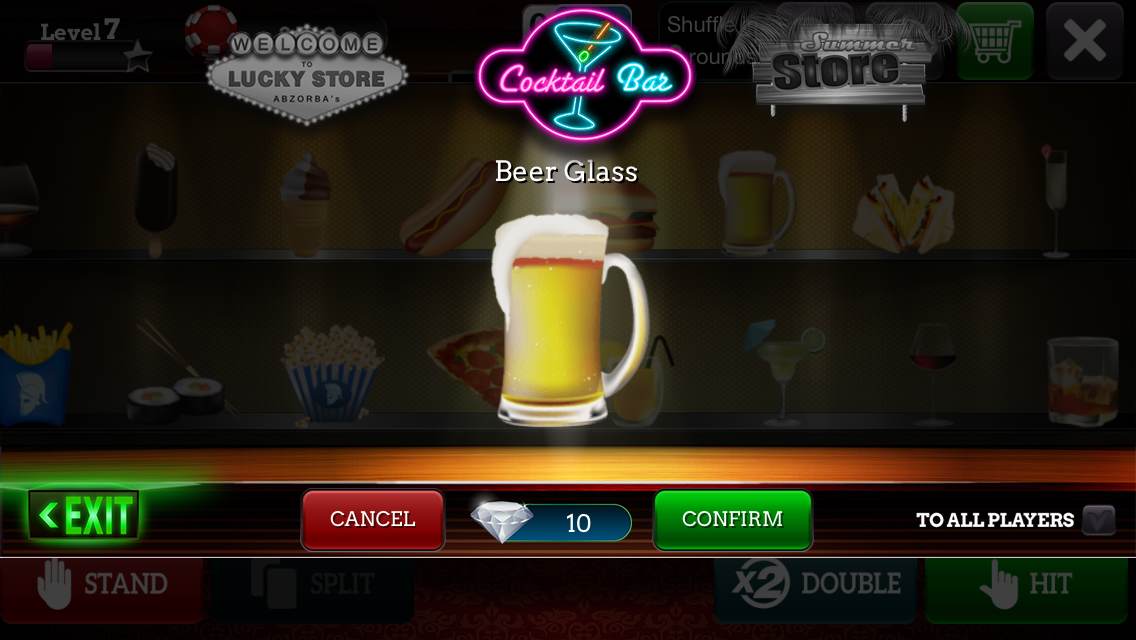Confirm the Beer Glass purchase
Screen dimensions: 1136x640
tap(732, 519)
